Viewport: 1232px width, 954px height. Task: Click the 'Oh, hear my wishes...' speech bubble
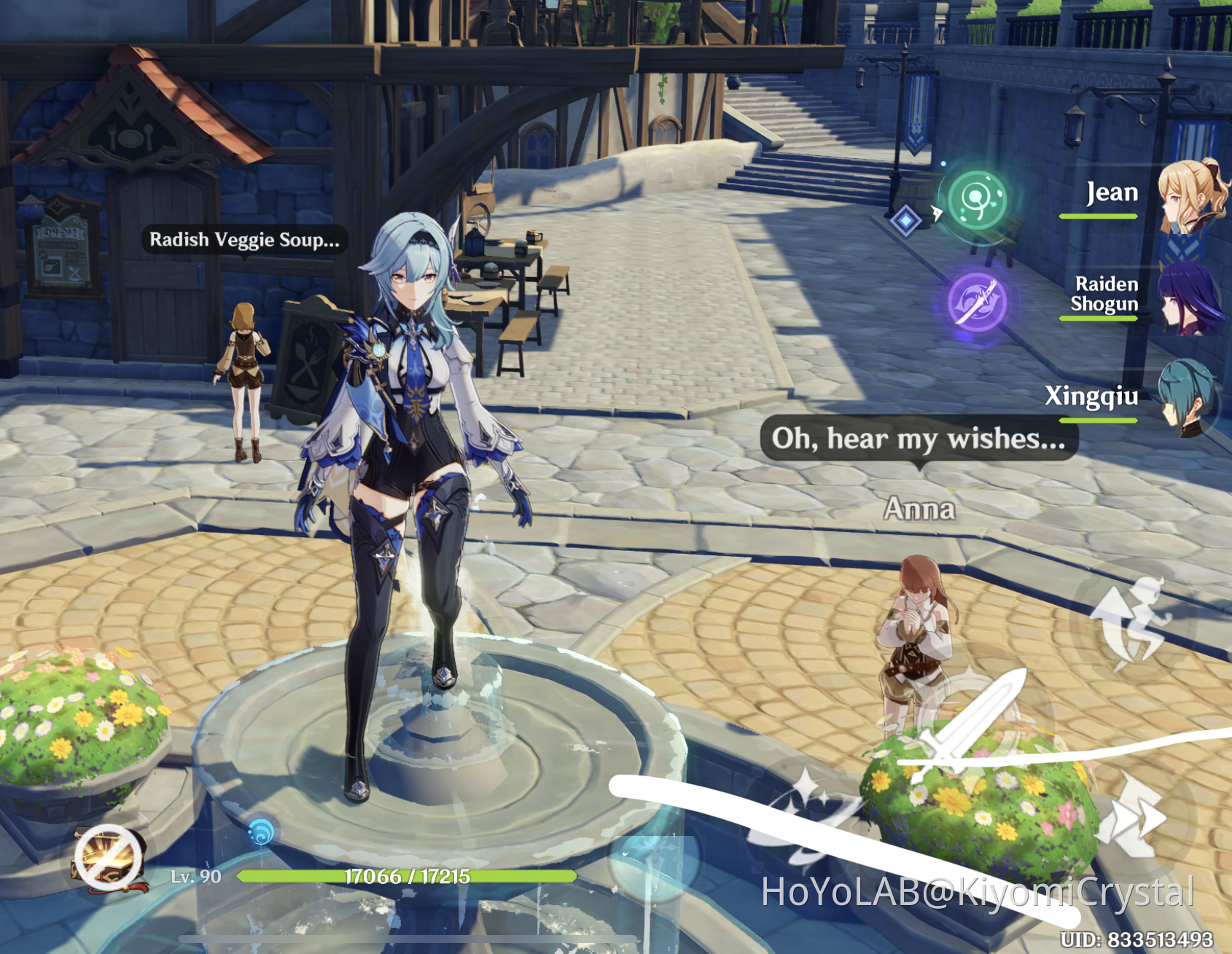(919, 439)
